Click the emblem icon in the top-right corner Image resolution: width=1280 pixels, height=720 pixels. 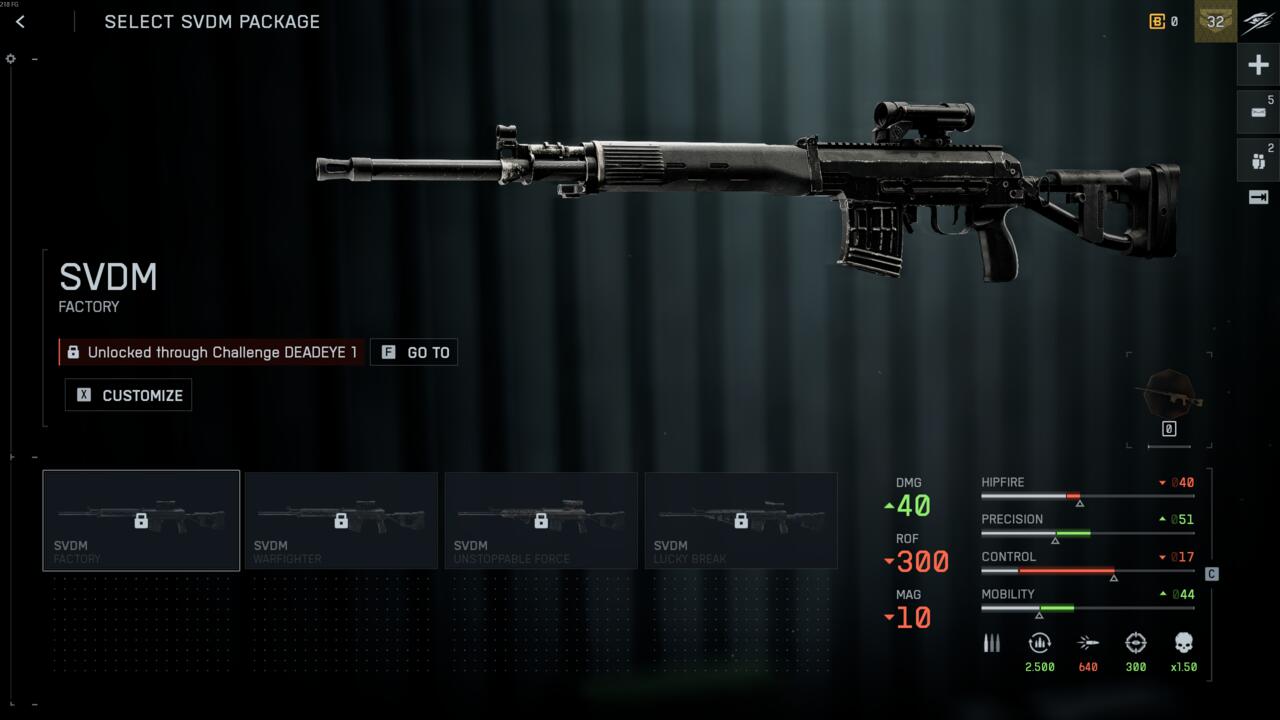(x=1258, y=22)
